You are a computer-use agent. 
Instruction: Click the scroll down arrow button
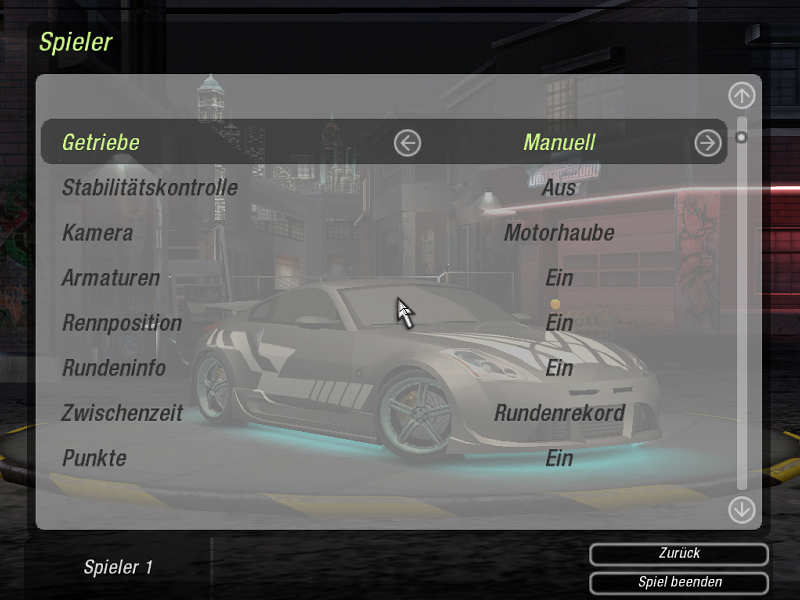pos(741,509)
